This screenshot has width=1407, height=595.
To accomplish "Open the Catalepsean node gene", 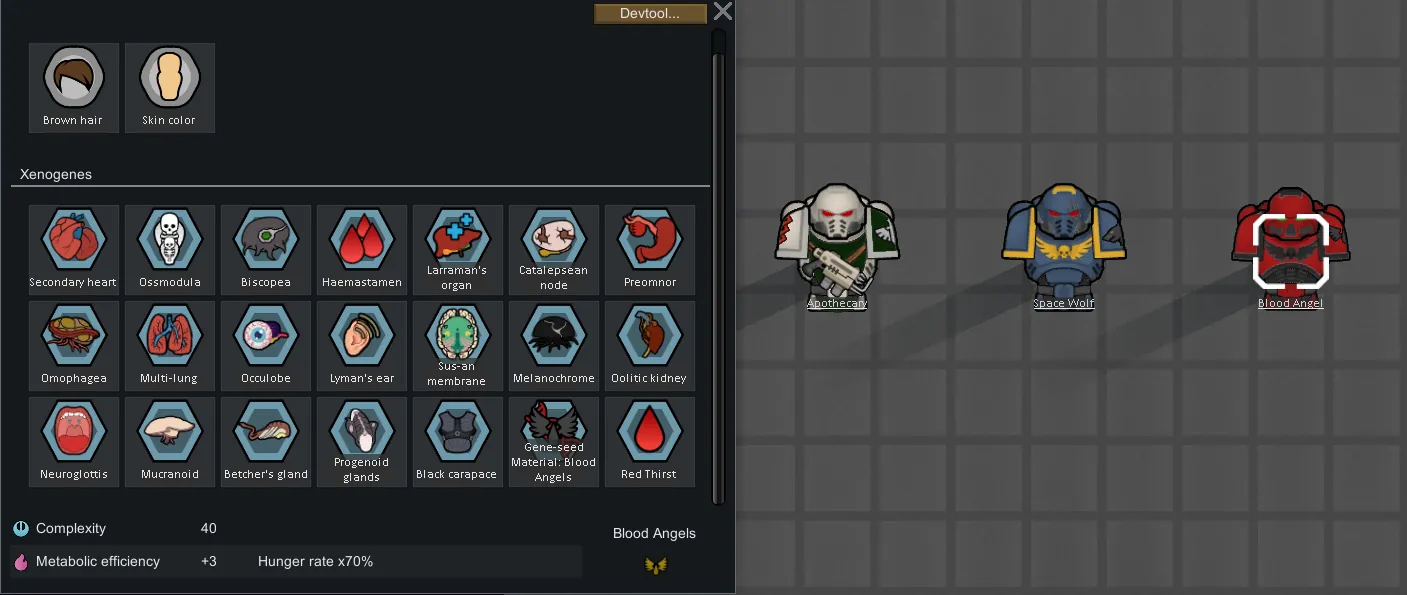I will point(553,249).
